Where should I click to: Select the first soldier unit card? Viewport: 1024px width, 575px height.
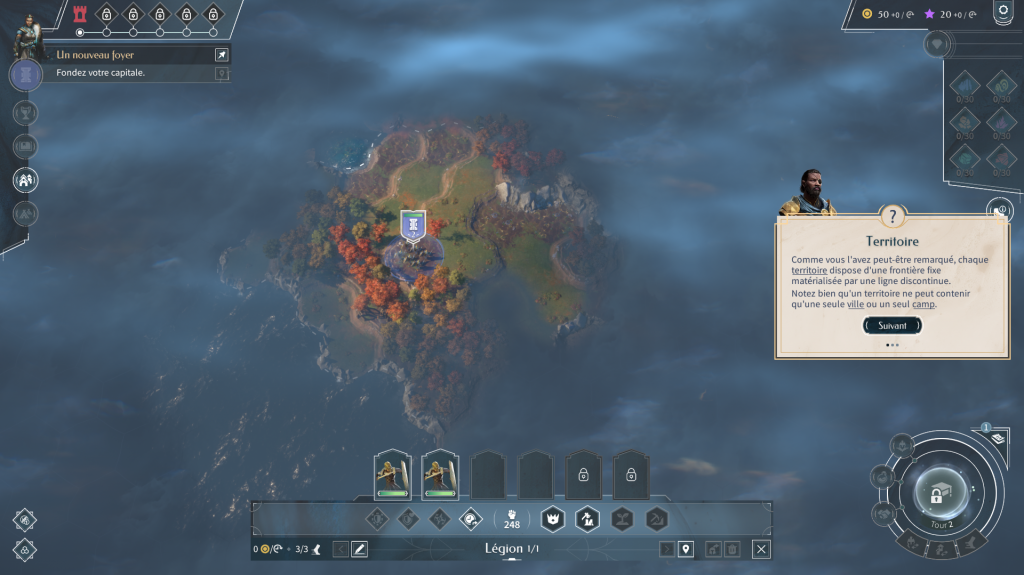392,475
